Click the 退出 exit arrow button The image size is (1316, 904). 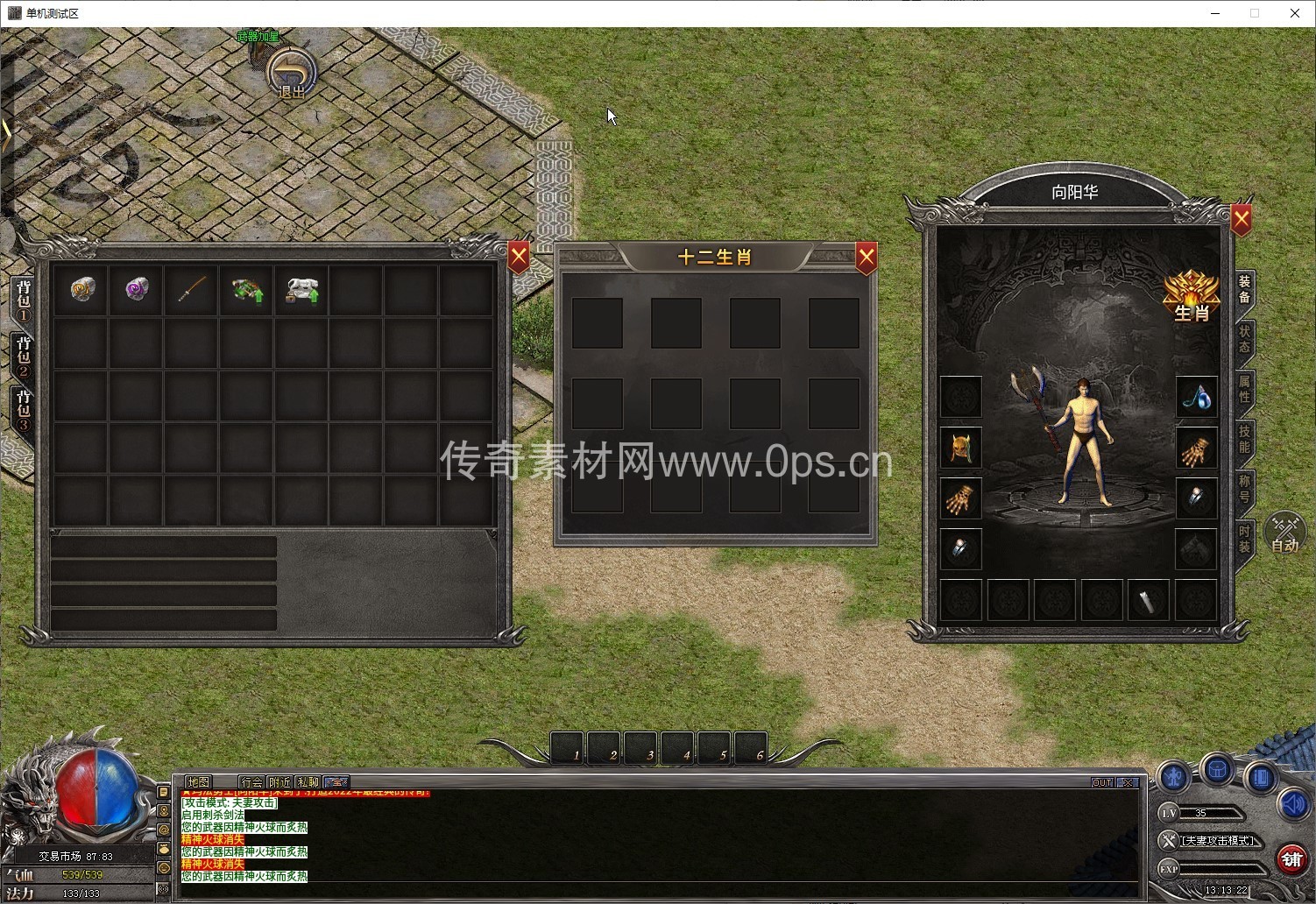(292, 73)
